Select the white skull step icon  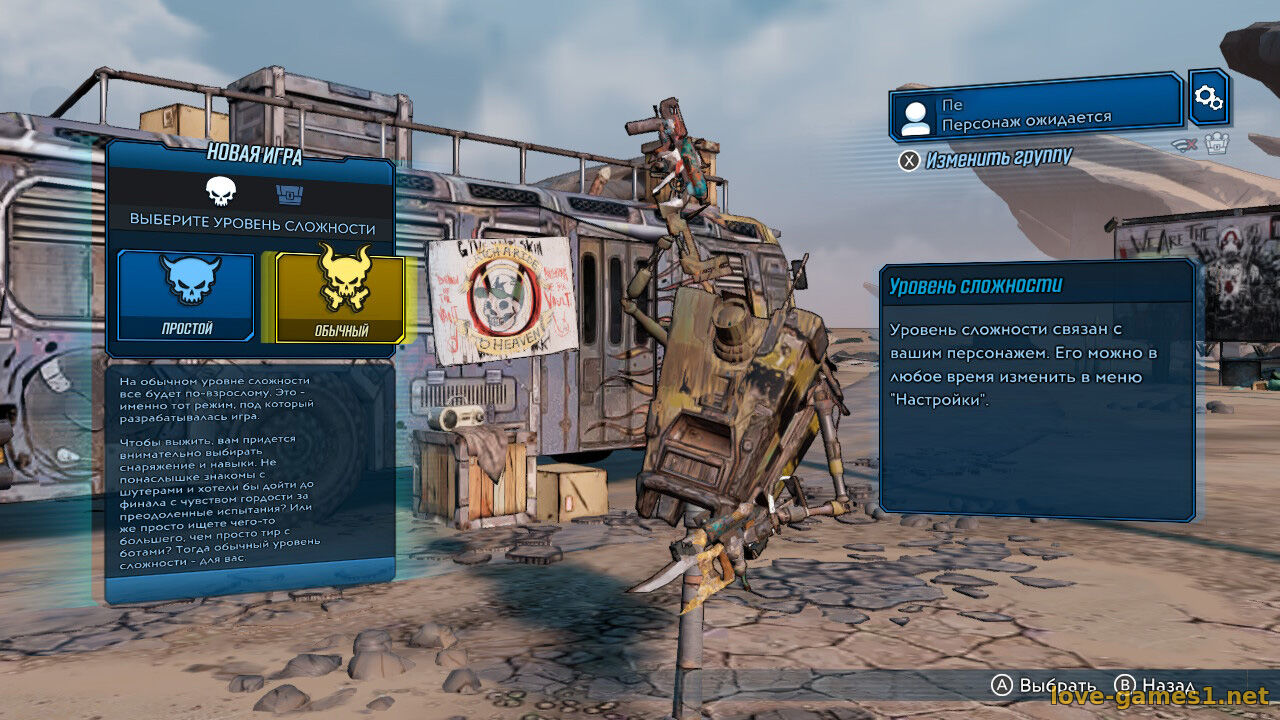(220, 191)
